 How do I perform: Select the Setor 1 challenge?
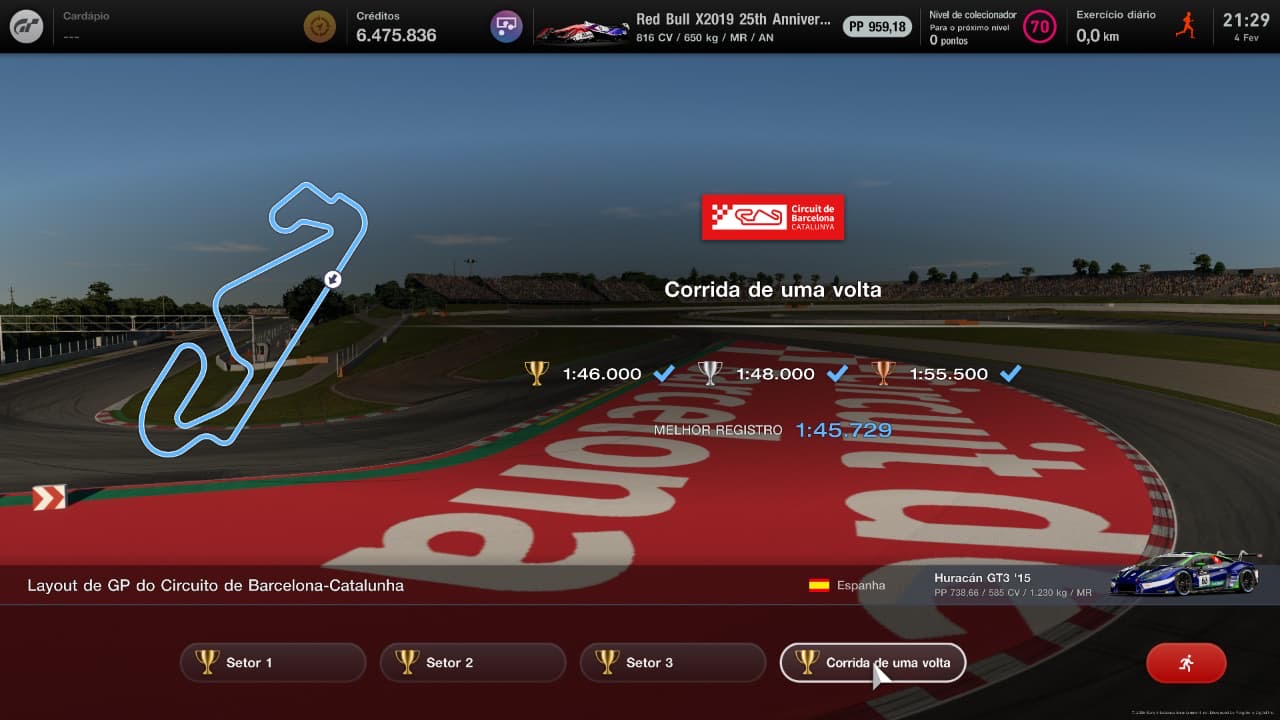(272, 662)
